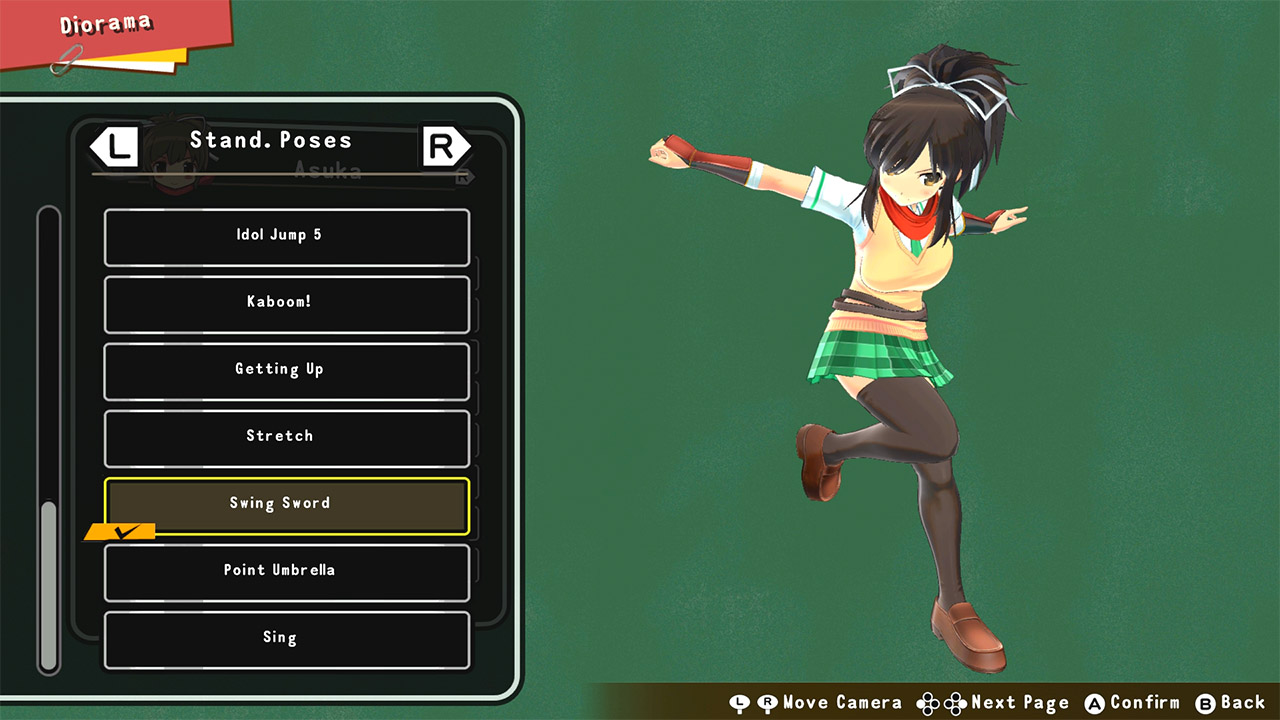The image size is (1280, 720).
Task: Click the R shoulder button icon for next category
Action: (x=443, y=146)
